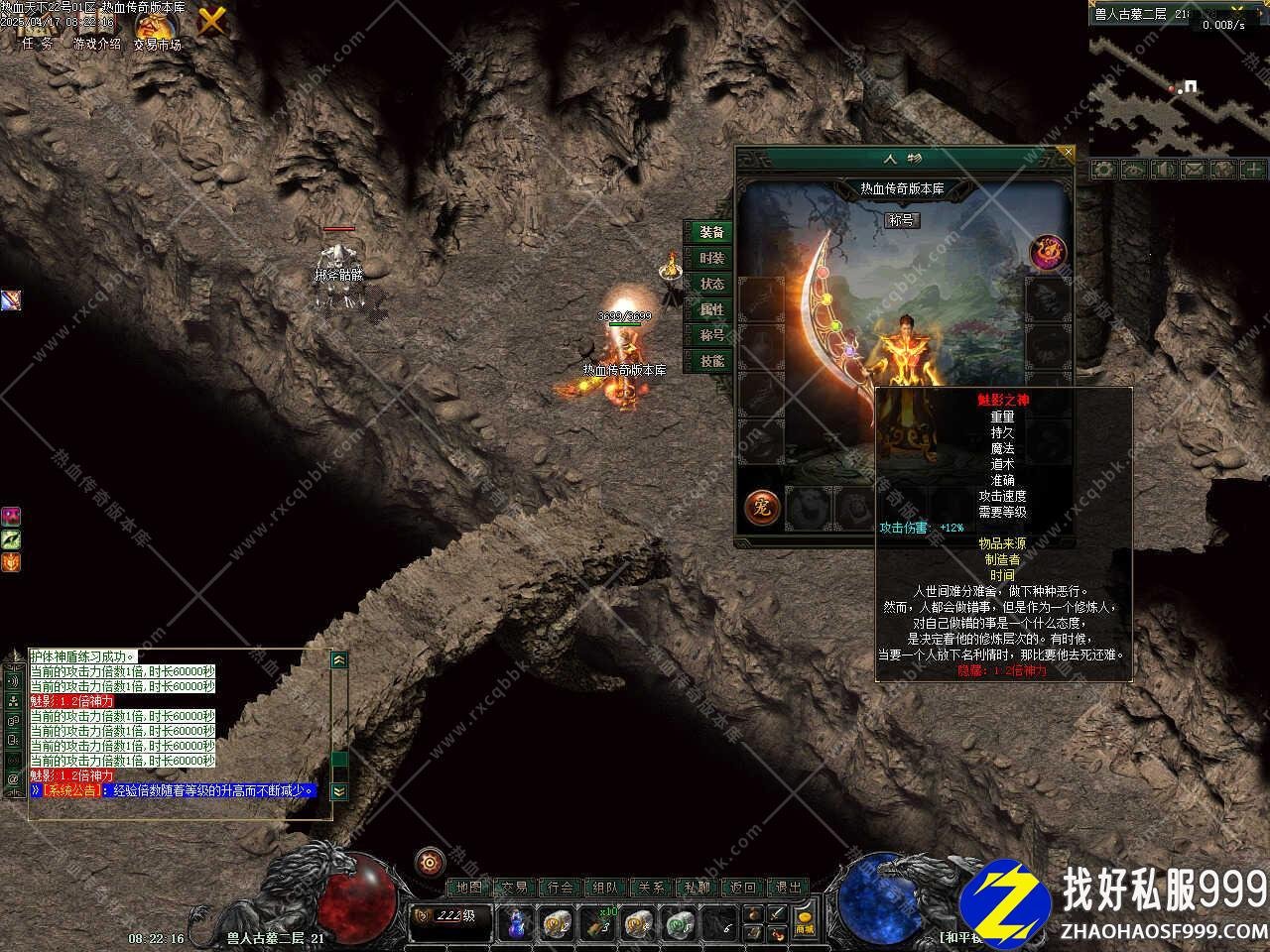This screenshot has height=952, width=1270.
Task: Open the 交易市场 trade market icon
Action: click(x=157, y=29)
